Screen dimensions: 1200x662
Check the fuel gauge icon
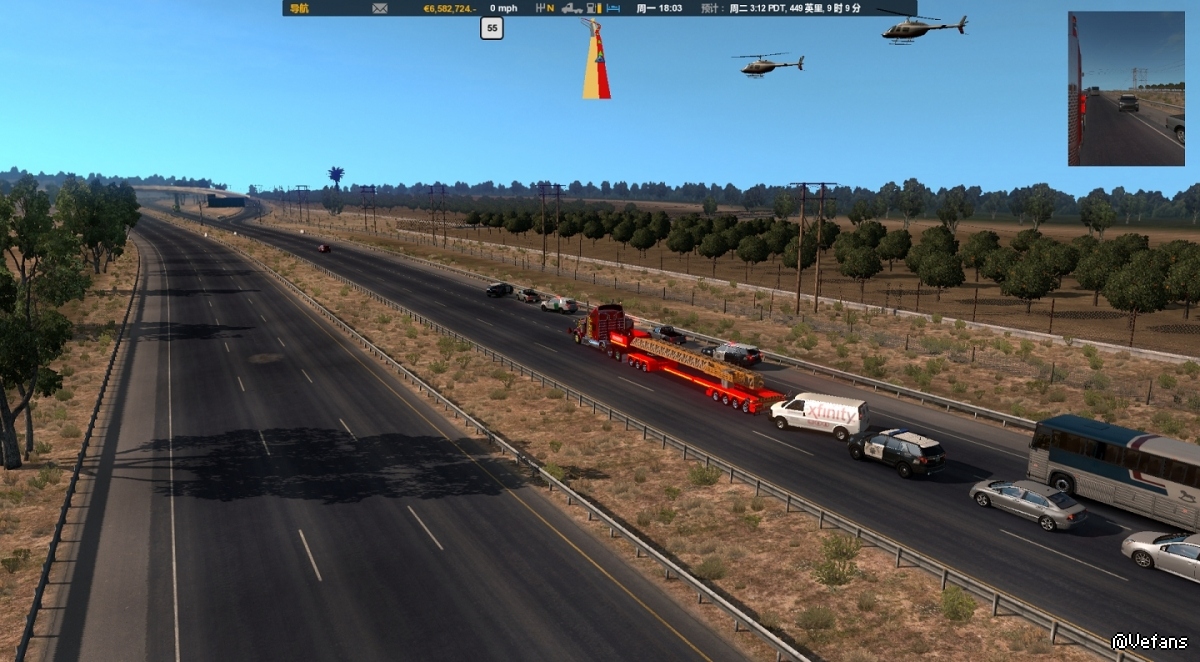click(595, 8)
